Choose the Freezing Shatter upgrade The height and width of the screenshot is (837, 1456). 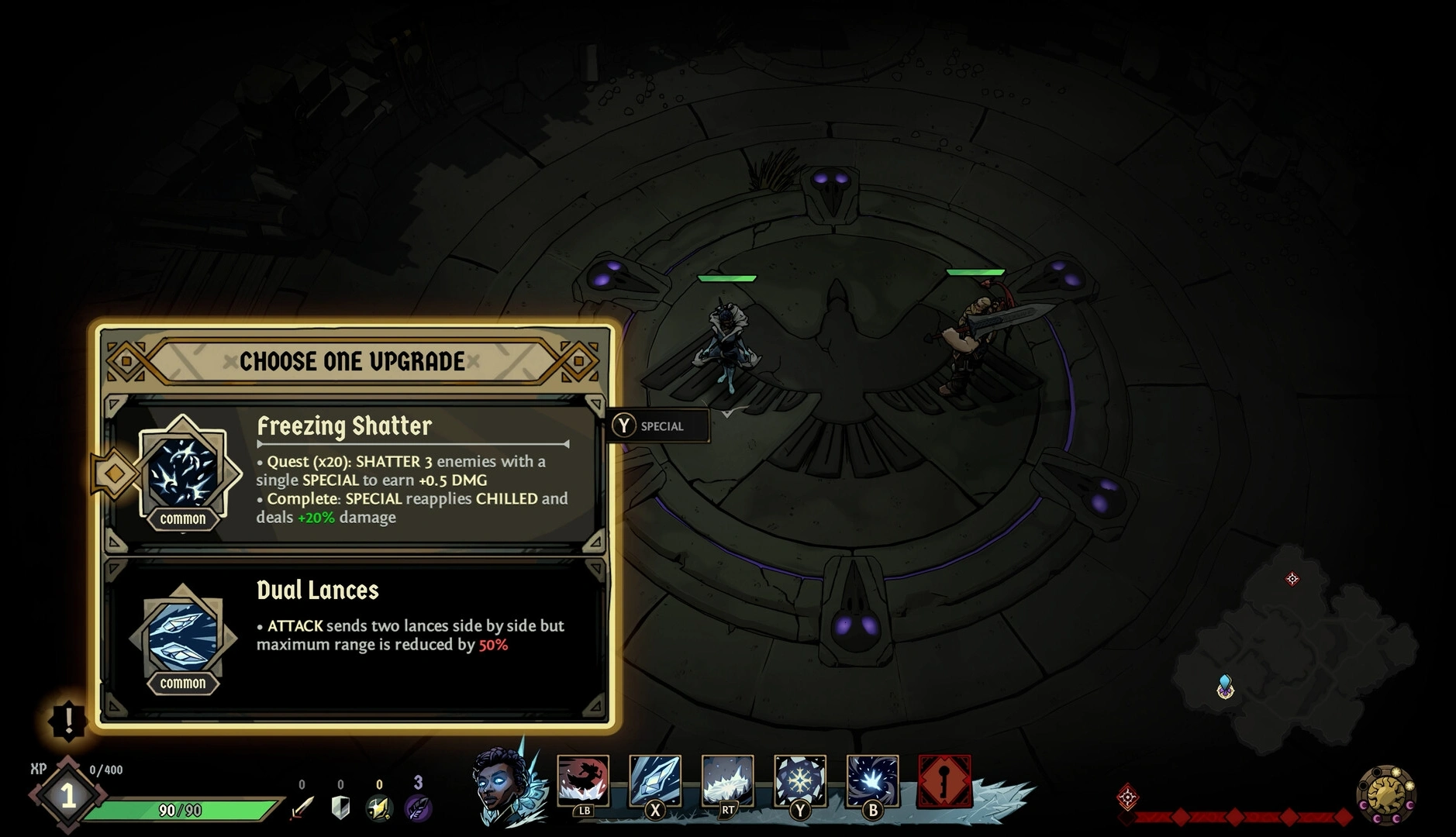click(354, 474)
